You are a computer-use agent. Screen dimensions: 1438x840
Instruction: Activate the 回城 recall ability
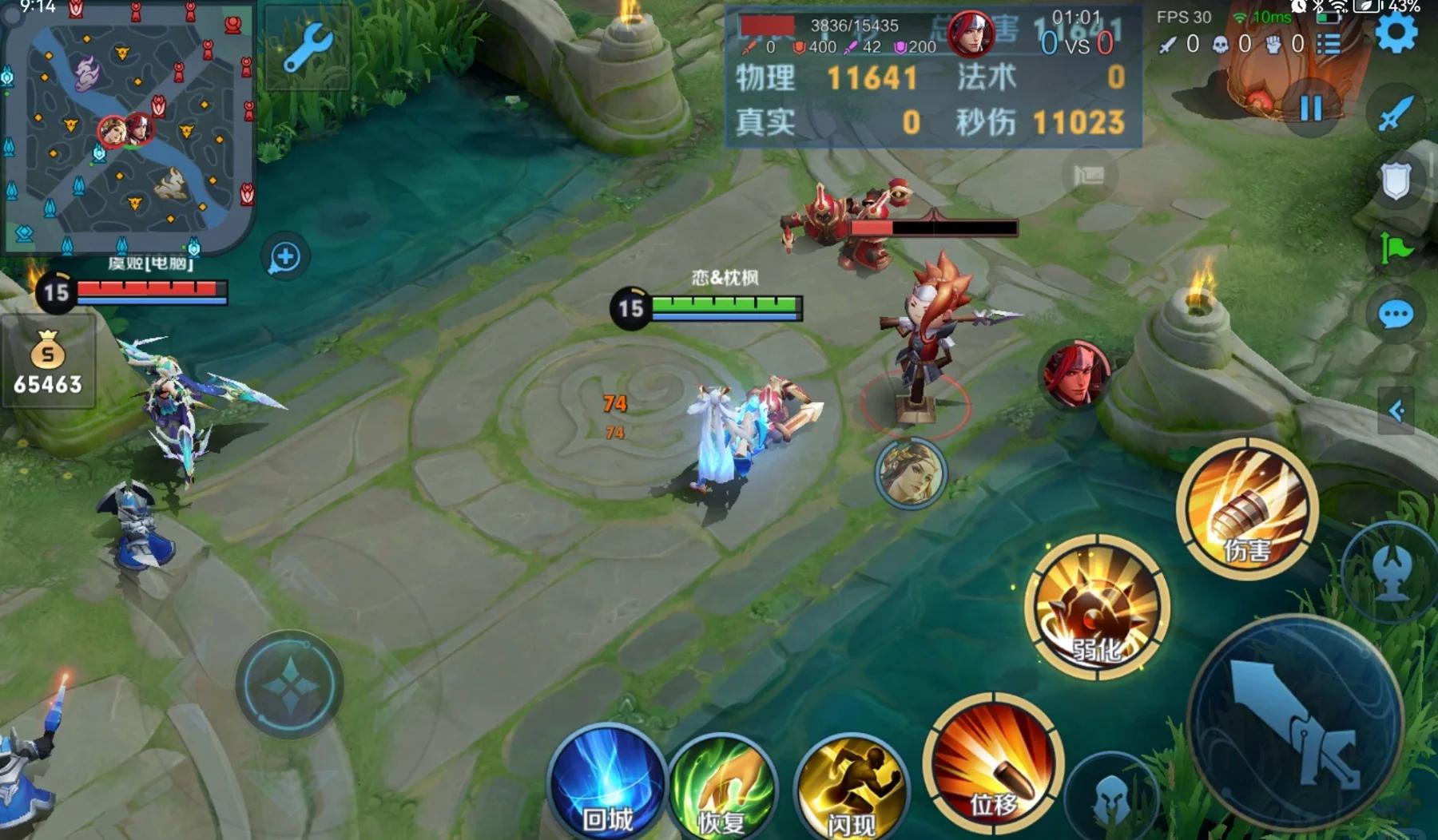(607, 783)
